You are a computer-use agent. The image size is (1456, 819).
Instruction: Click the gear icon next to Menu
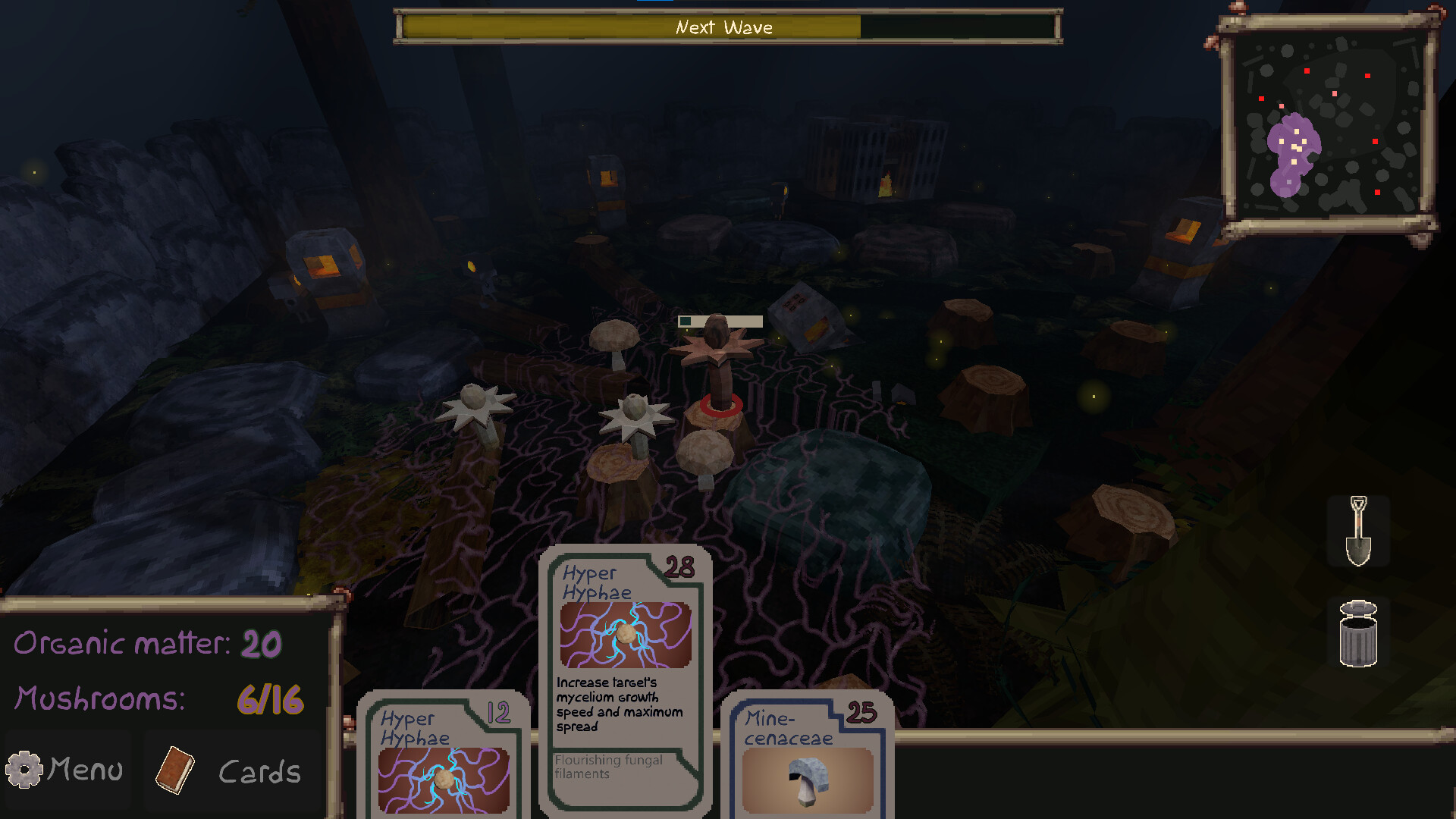point(25,769)
